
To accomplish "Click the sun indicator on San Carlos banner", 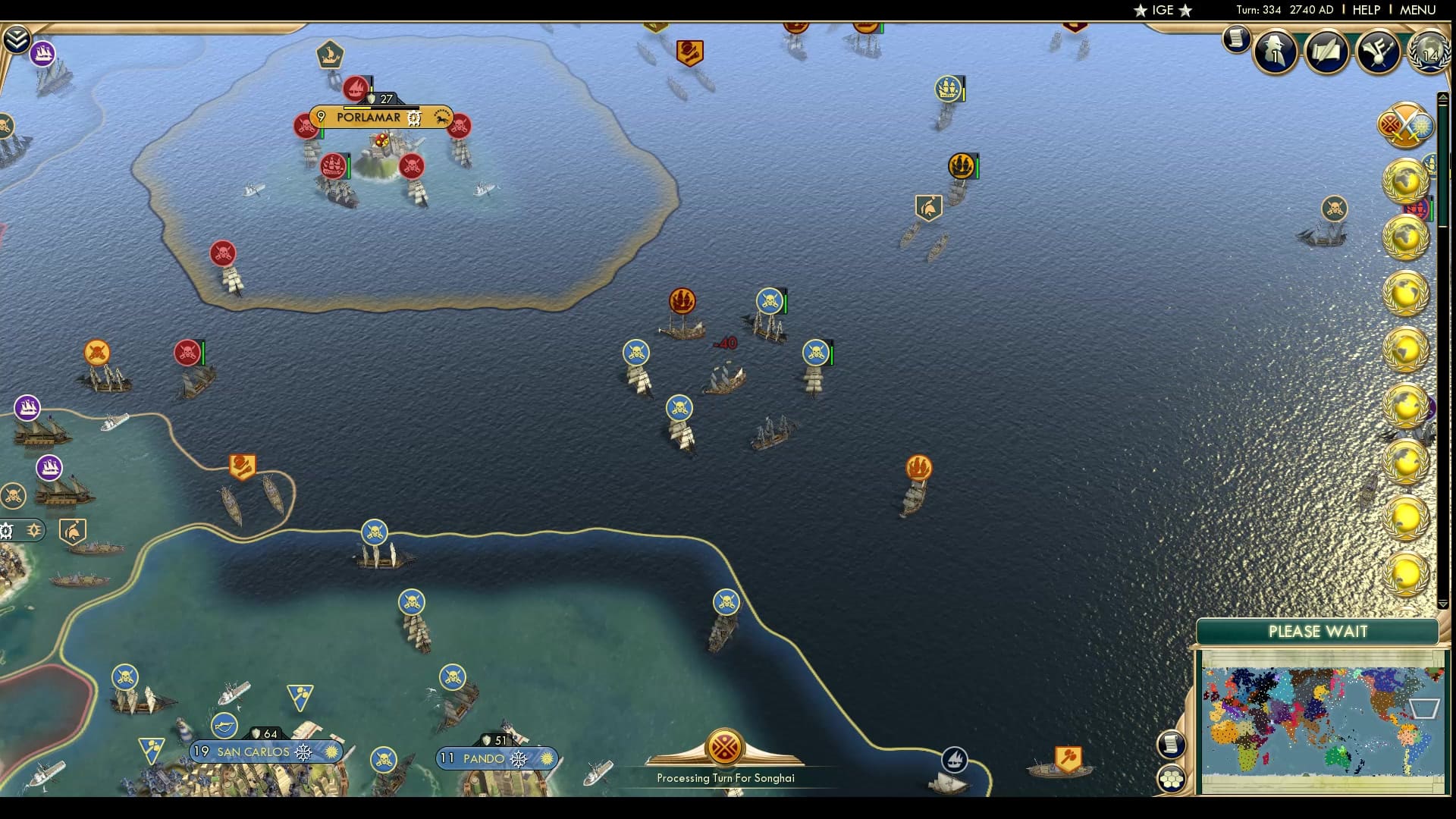I will click(x=331, y=752).
